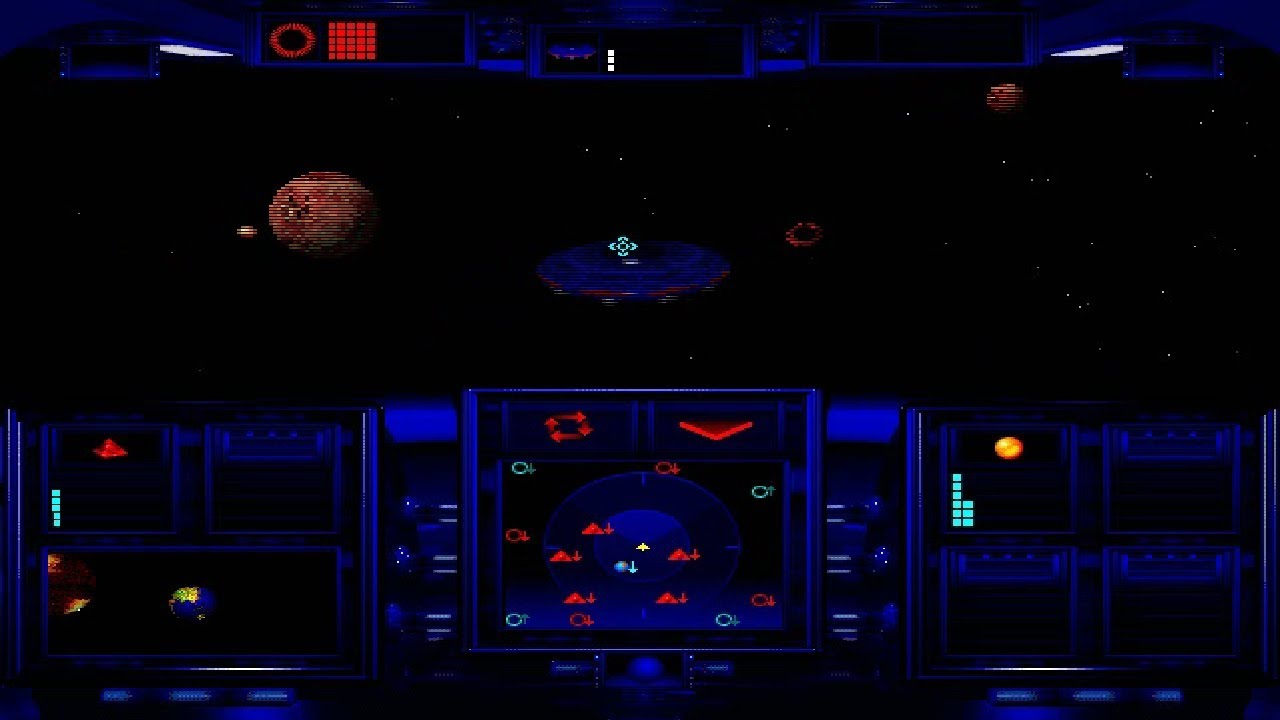Select the orange orb weapon icon
This screenshot has width=1280, height=720.
[1008, 447]
